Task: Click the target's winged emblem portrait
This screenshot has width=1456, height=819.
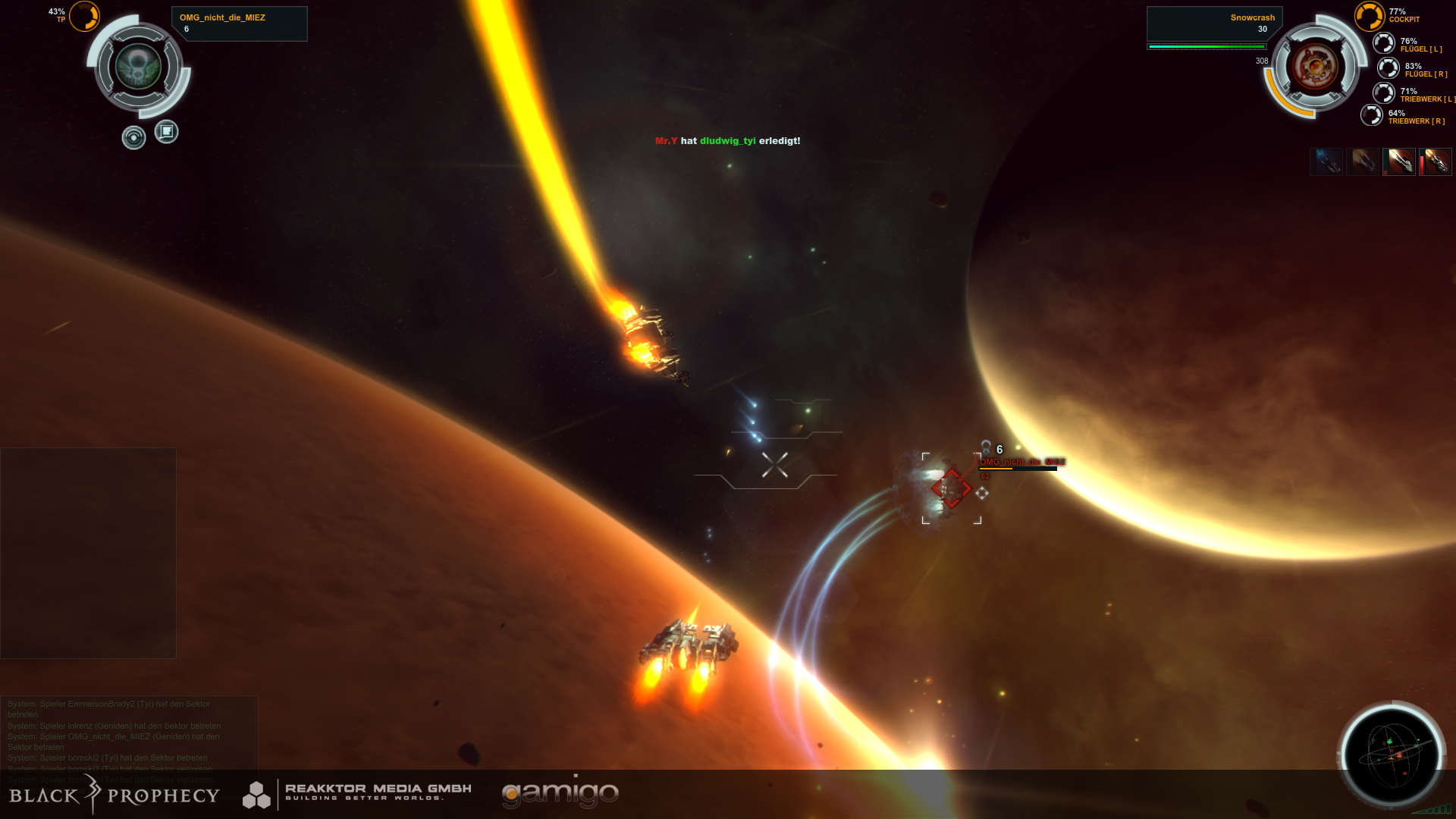Action: click(x=139, y=67)
